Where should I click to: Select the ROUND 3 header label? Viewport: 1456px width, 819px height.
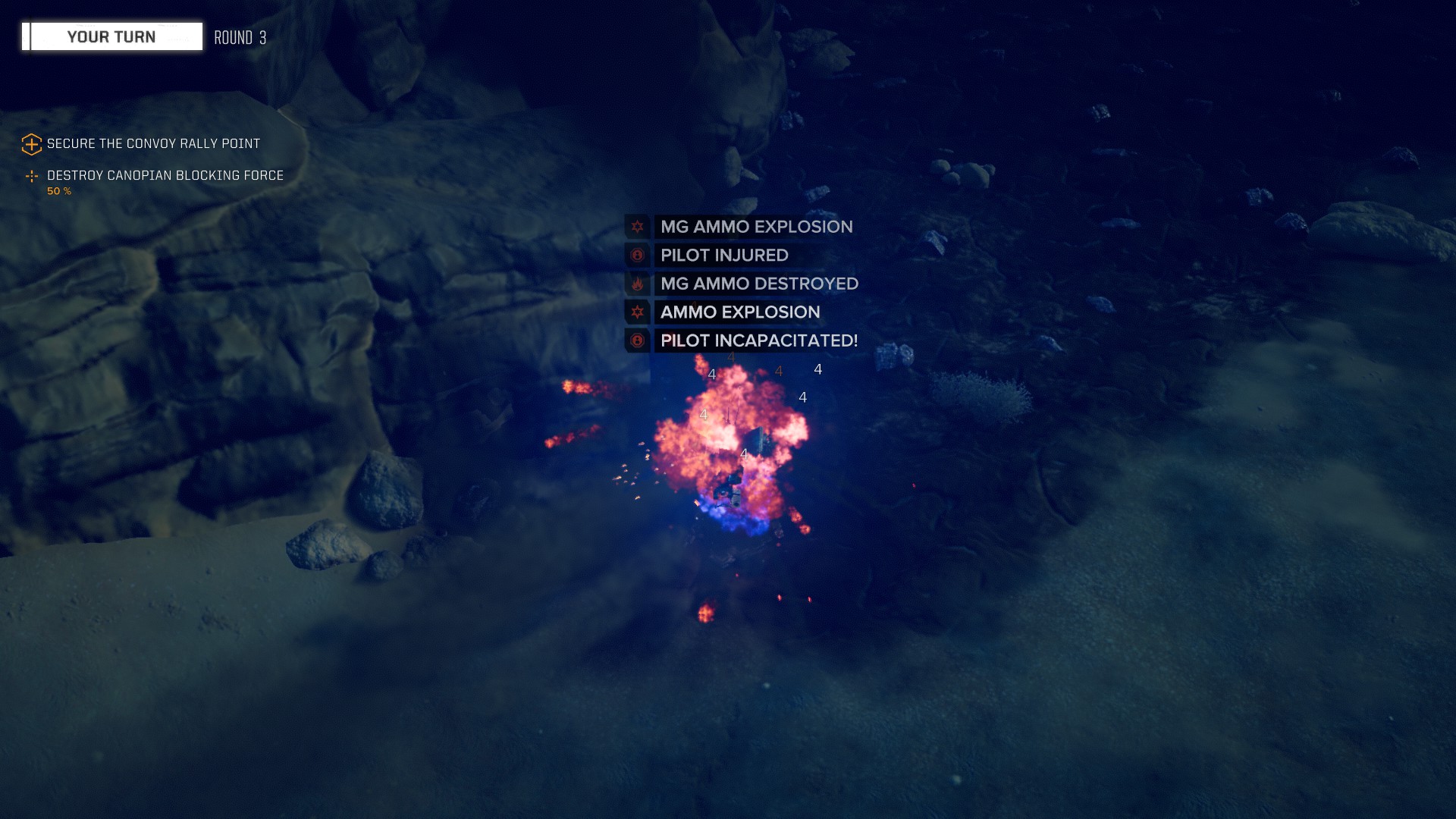tap(239, 36)
